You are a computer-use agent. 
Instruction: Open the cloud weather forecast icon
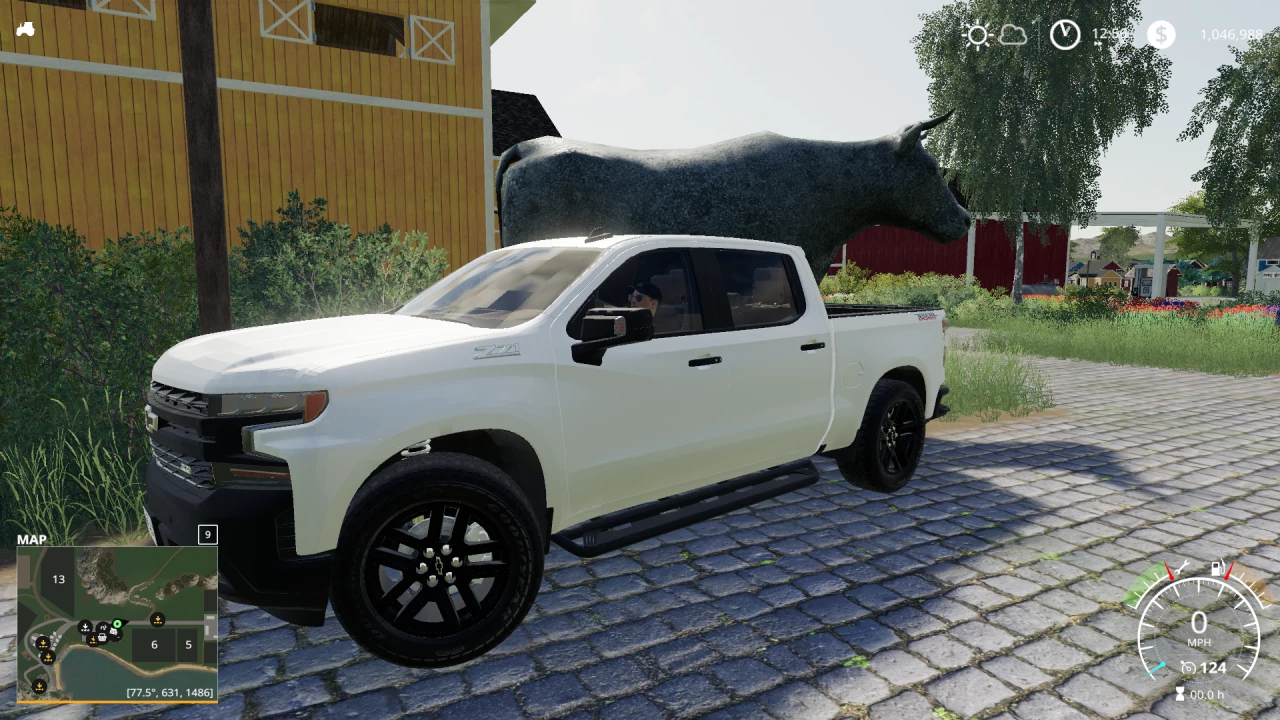coord(1012,33)
